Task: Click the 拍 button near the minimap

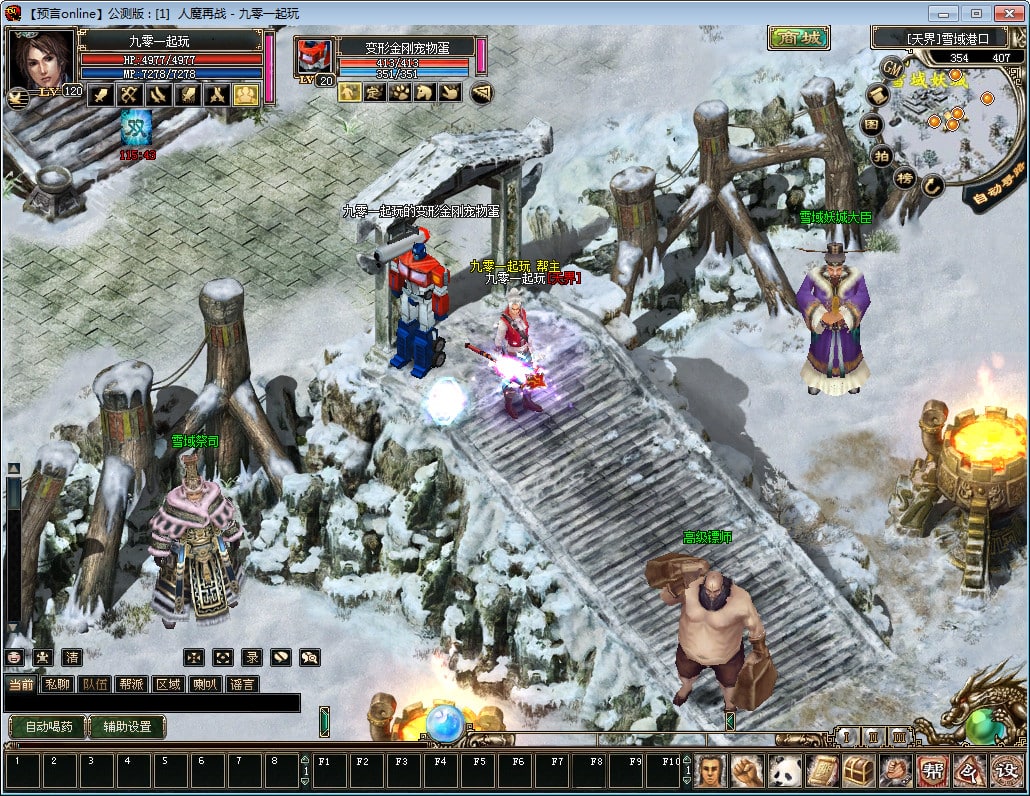Action: [881, 155]
